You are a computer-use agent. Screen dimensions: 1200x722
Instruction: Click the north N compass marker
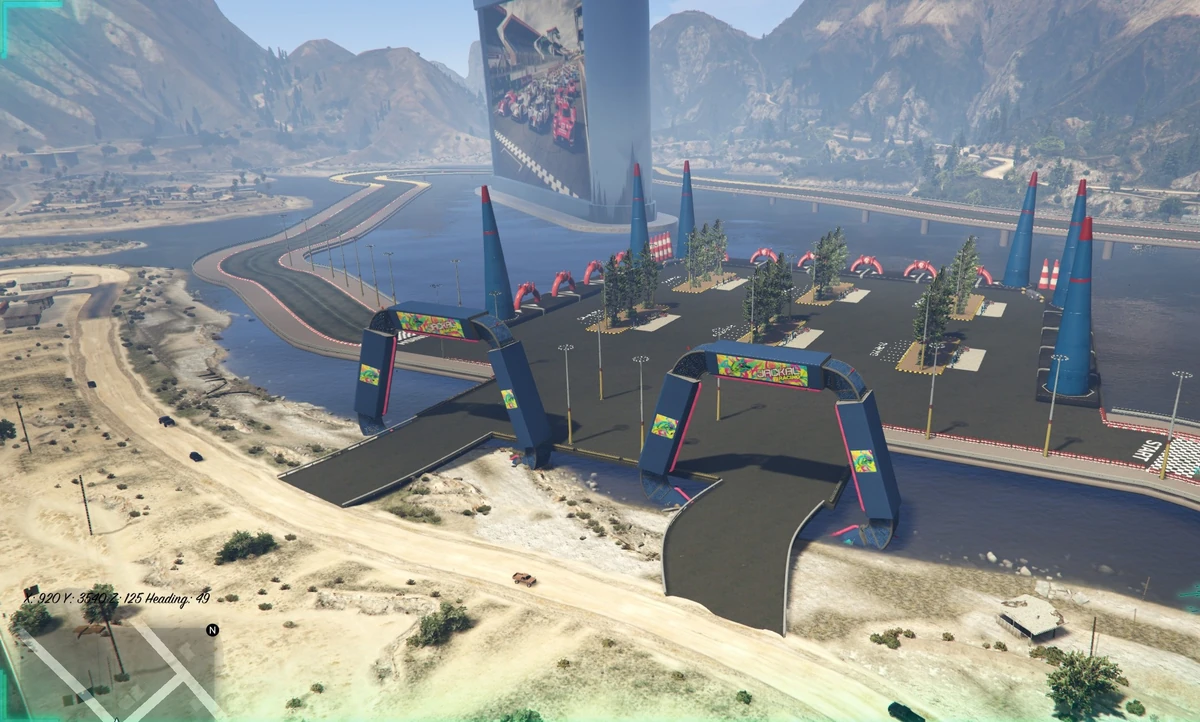tap(212, 630)
